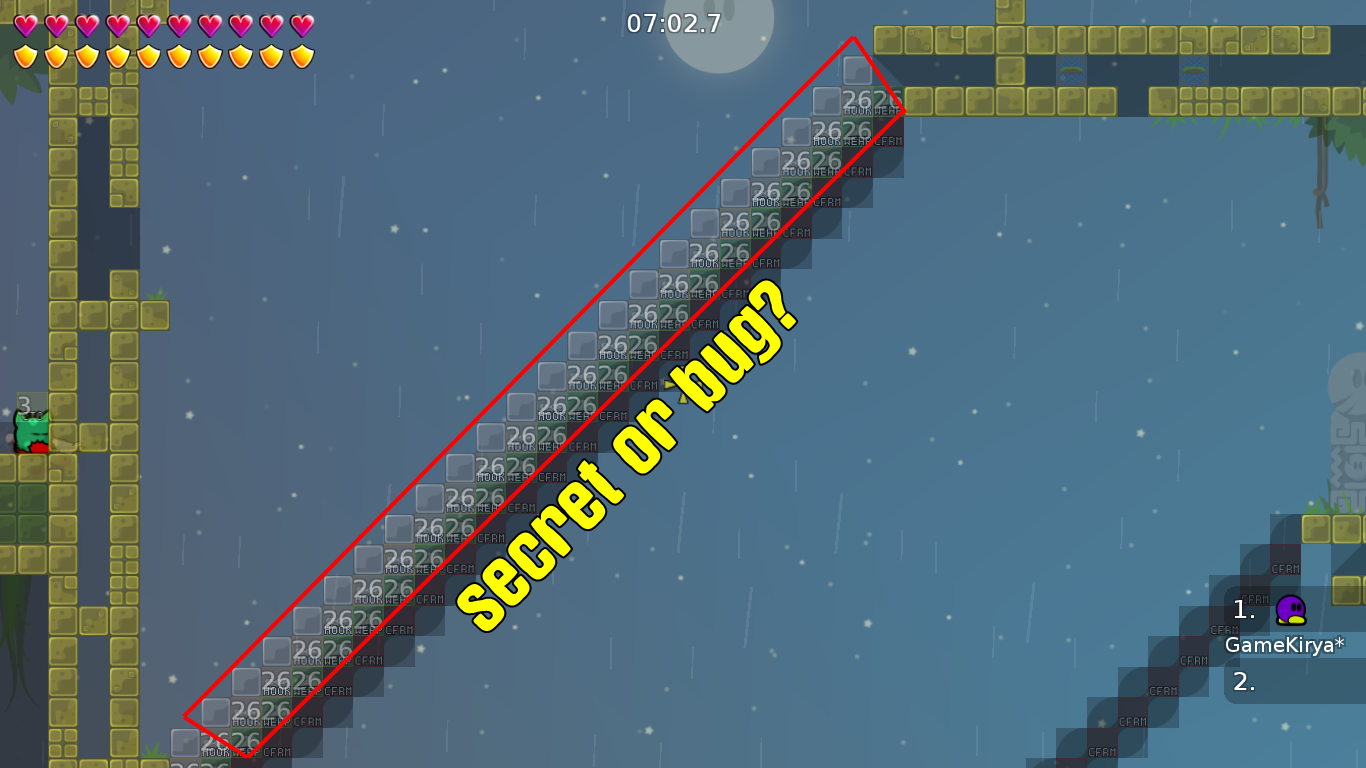This screenshot has width=1366, height=768.
Task: Expand the scoreboard entry numbered 2
Action: pyautogui.click(x=1244, y=681)
